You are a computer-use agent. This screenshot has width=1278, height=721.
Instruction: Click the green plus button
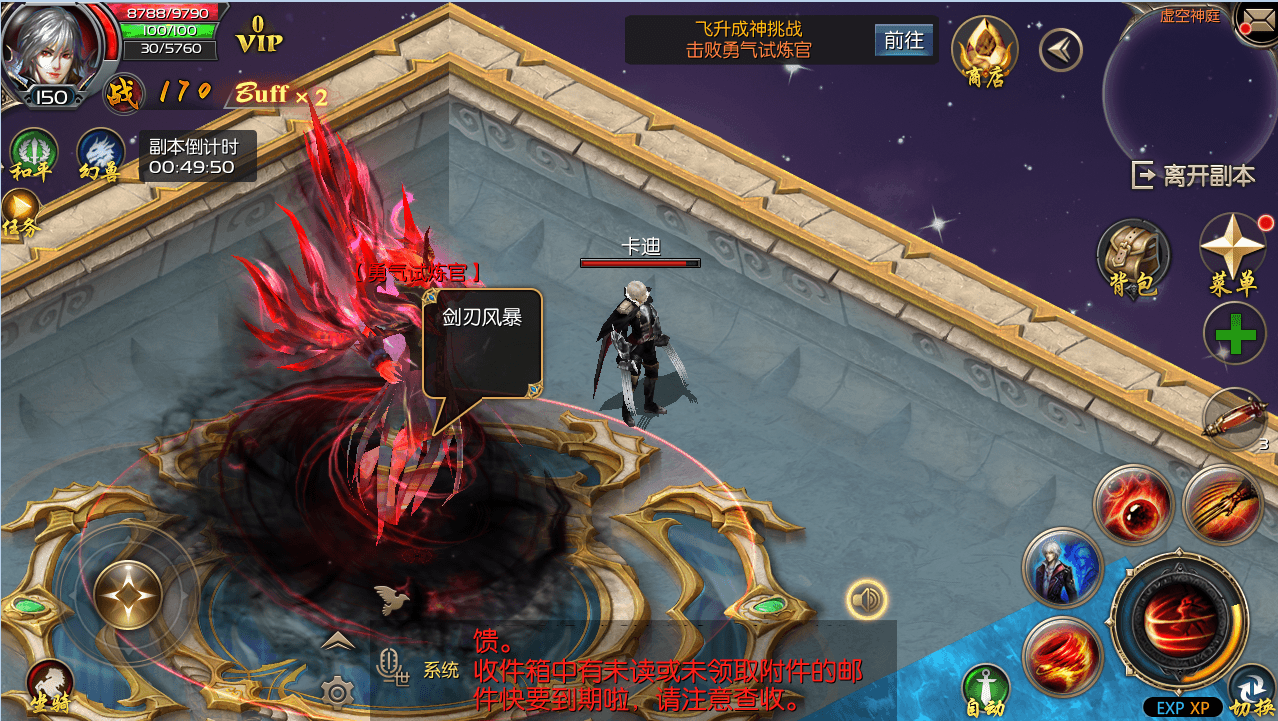1235,334
